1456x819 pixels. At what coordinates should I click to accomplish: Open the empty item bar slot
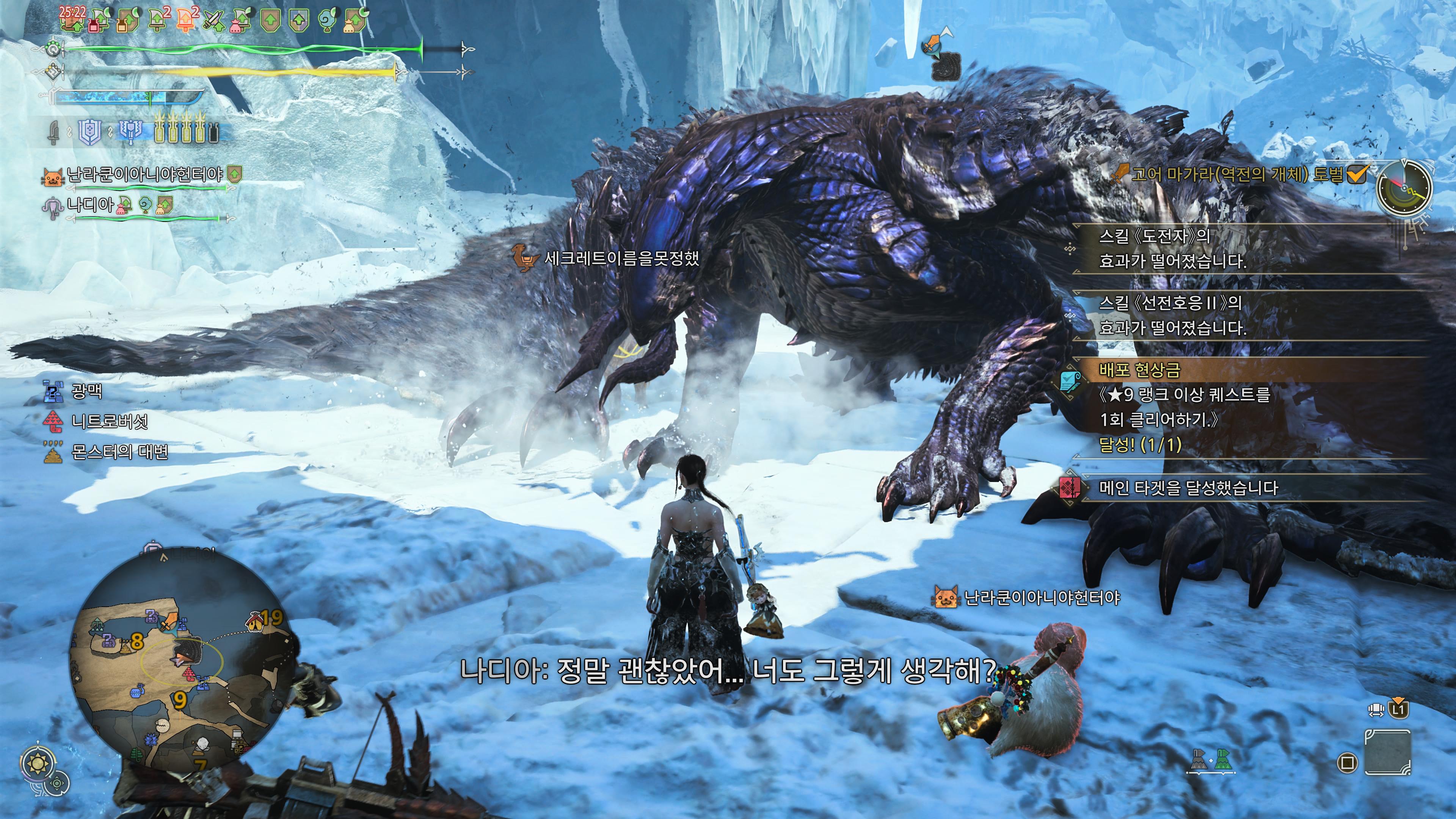(1387, 752)
